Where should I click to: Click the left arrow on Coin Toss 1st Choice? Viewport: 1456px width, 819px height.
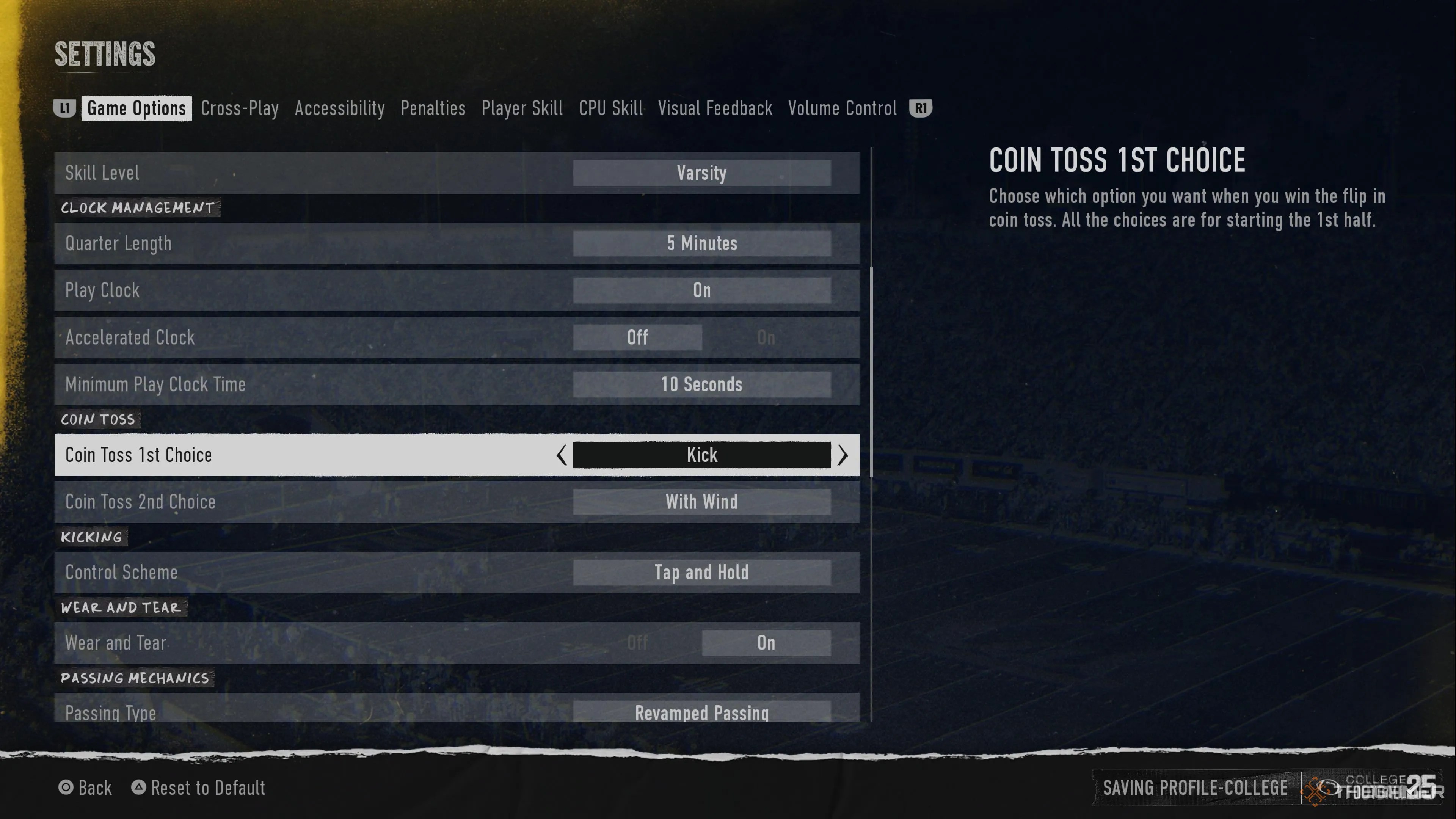561,455
